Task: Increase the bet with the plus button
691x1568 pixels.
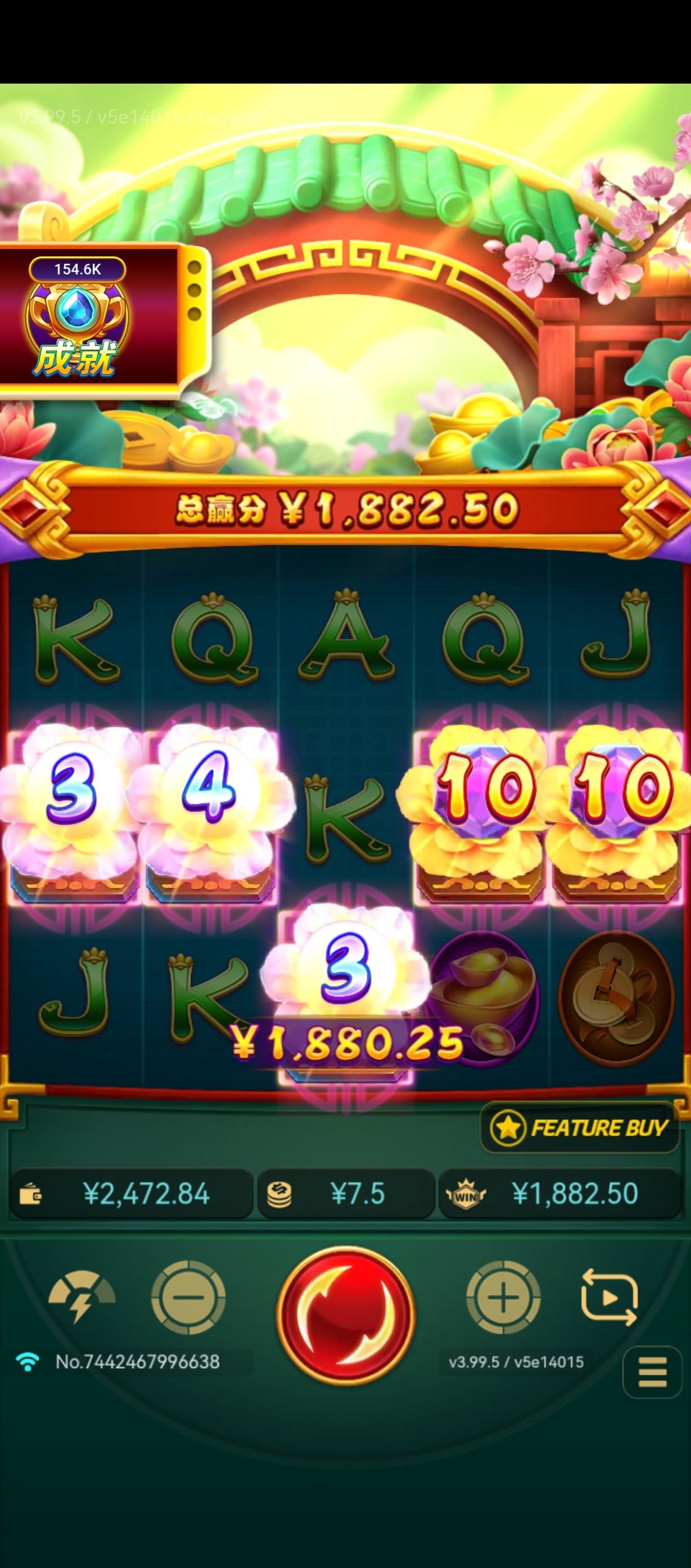Action: (x=503, y=1297)
